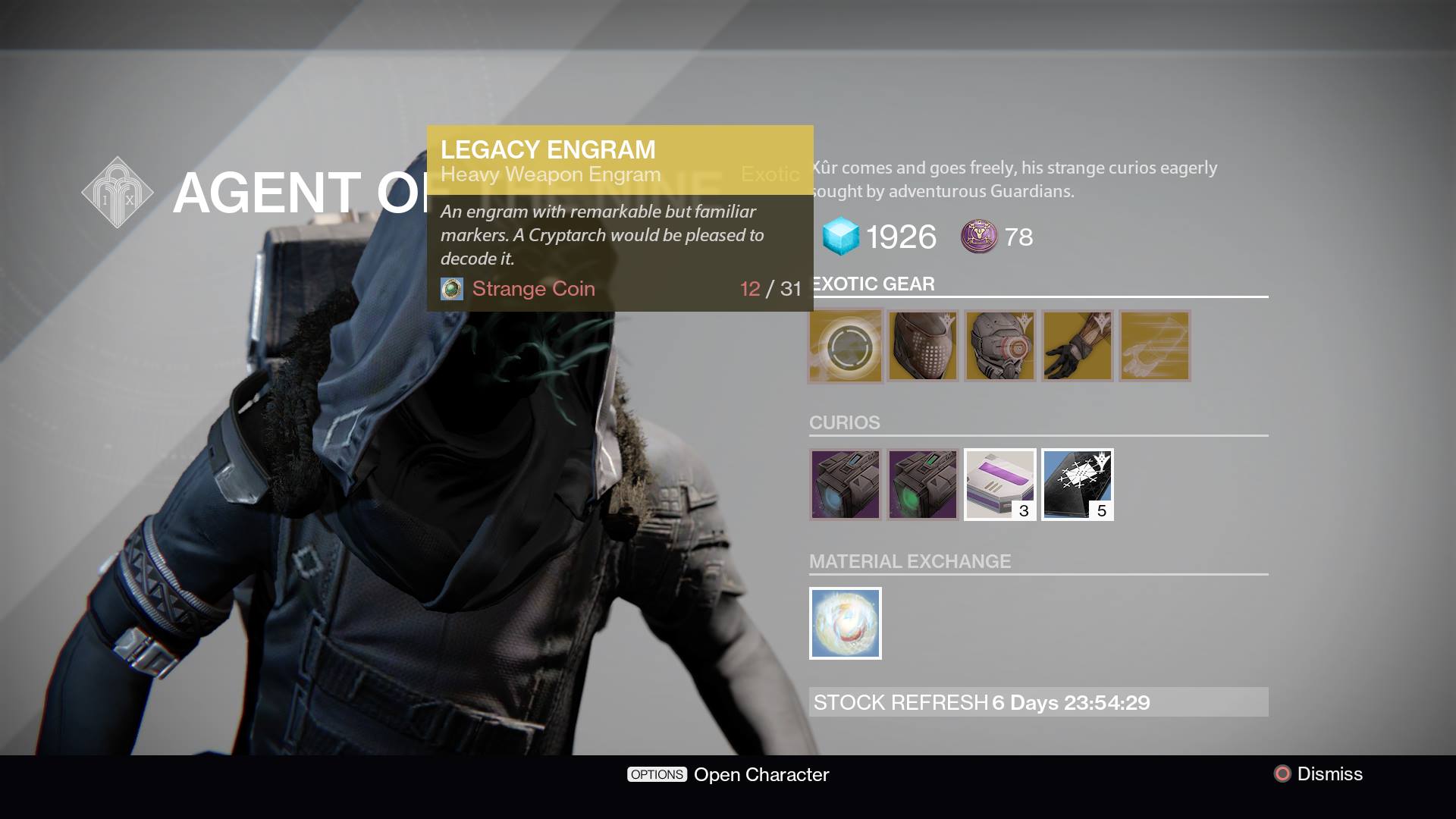1456x819 pixels.
Task: Click the Strange Coin icon in the tooltip
Action: [x=451, y=289]
